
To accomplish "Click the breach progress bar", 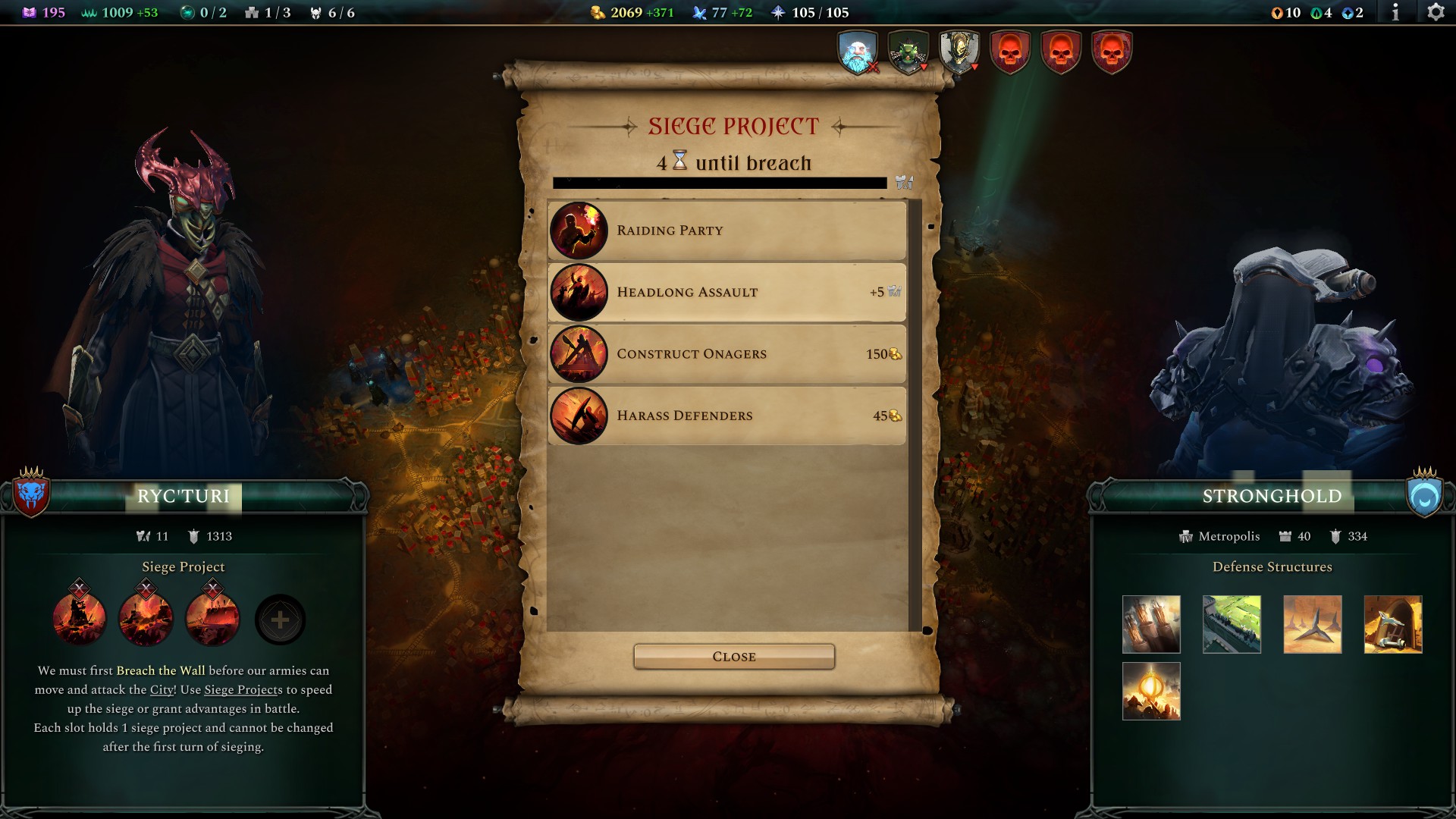I will [x=720, y=182].
